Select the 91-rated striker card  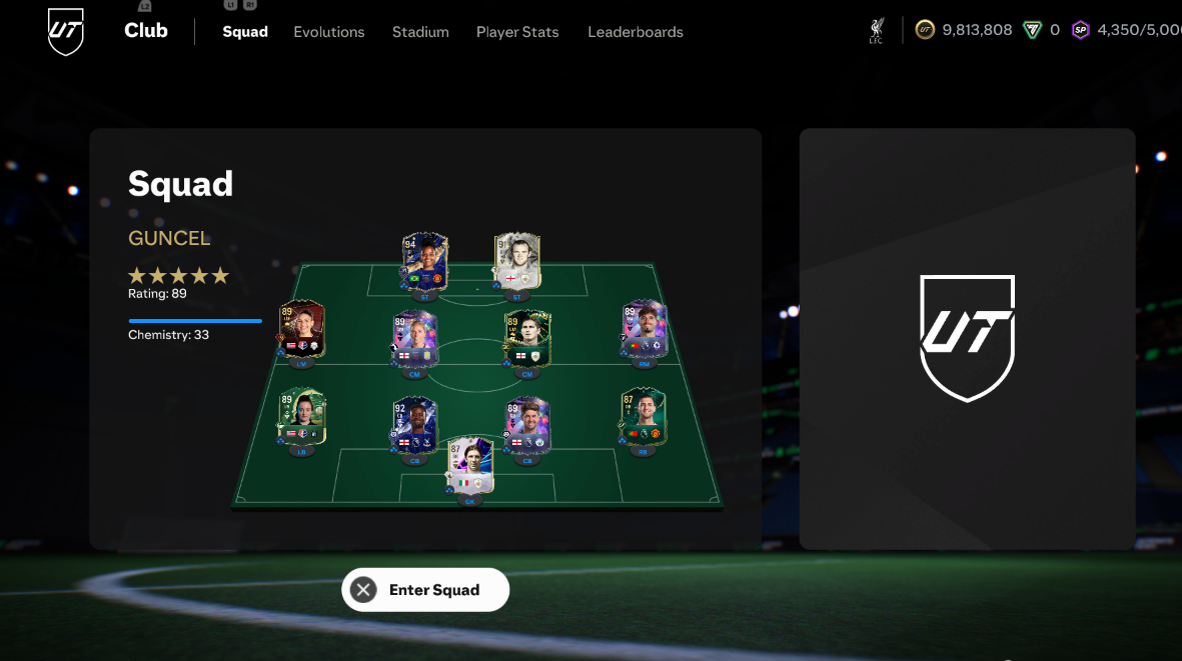tap(517, 261)
